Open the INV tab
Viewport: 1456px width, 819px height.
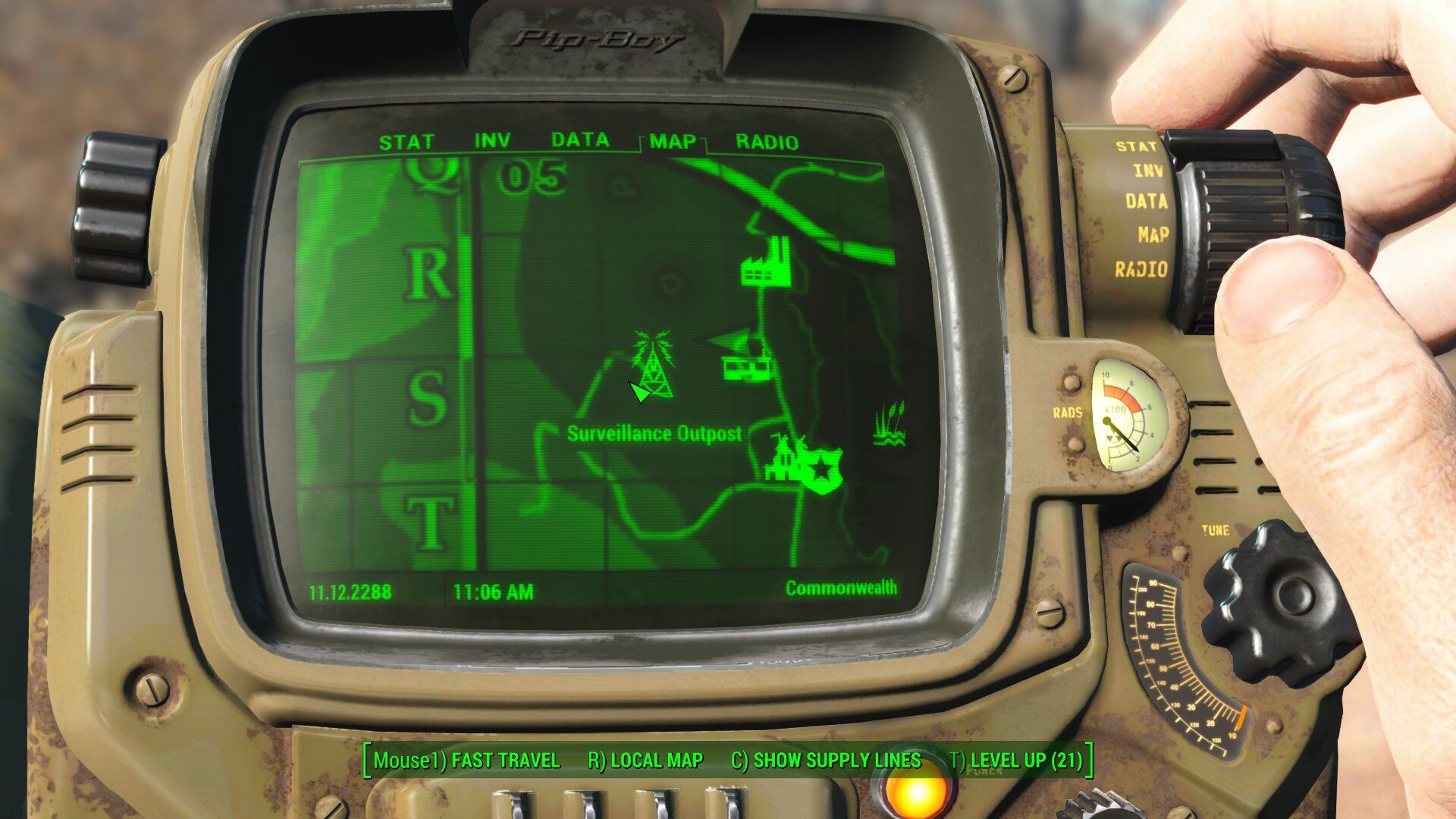click(492, 141)
